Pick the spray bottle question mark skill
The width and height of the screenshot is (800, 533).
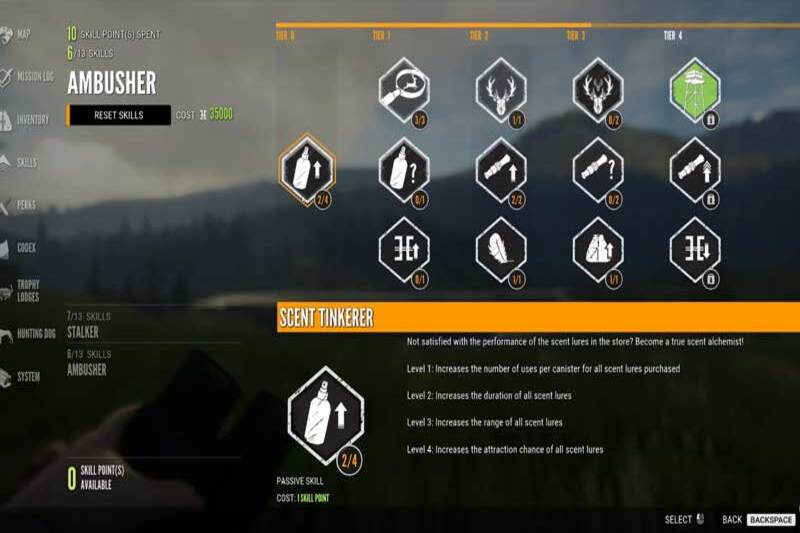click(404, 170)
